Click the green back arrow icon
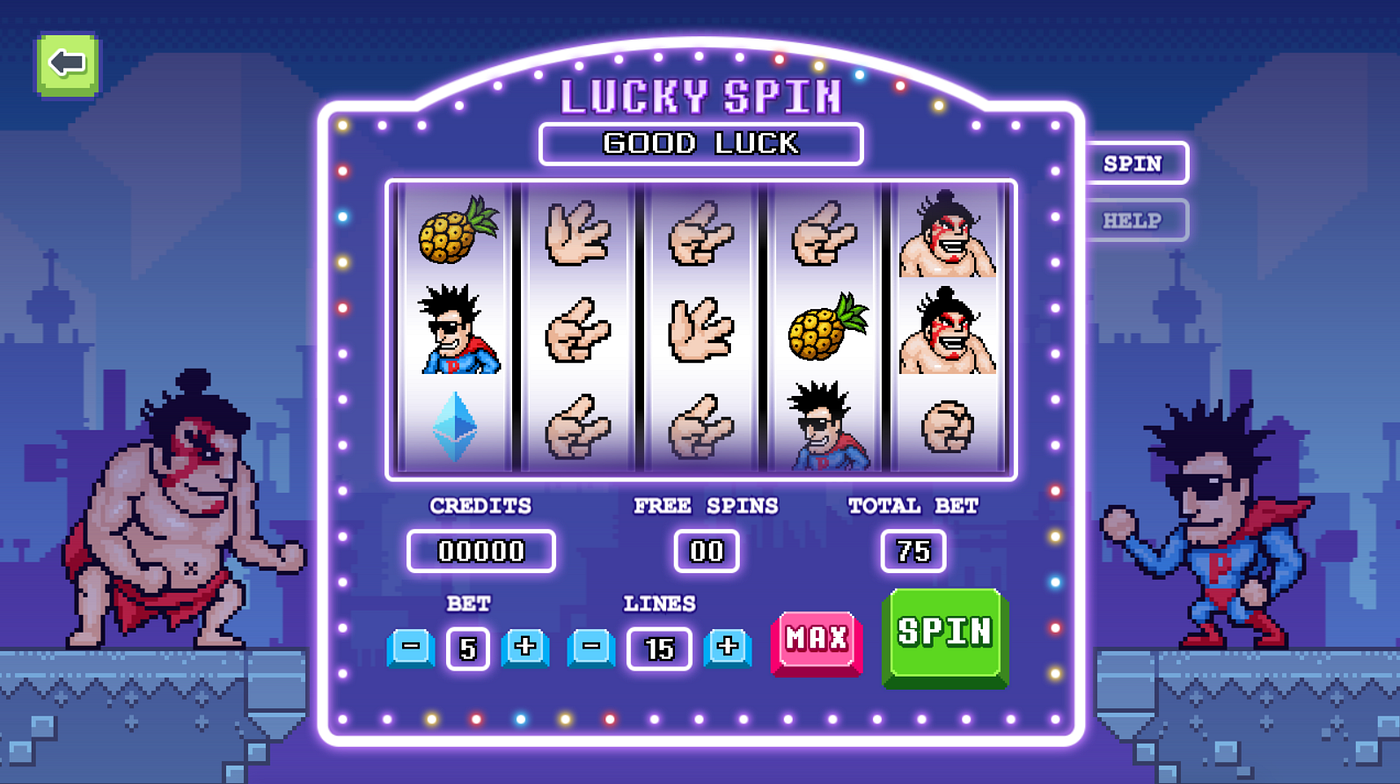The height and width of the screenshot is (784, 1400). (66, 64)
